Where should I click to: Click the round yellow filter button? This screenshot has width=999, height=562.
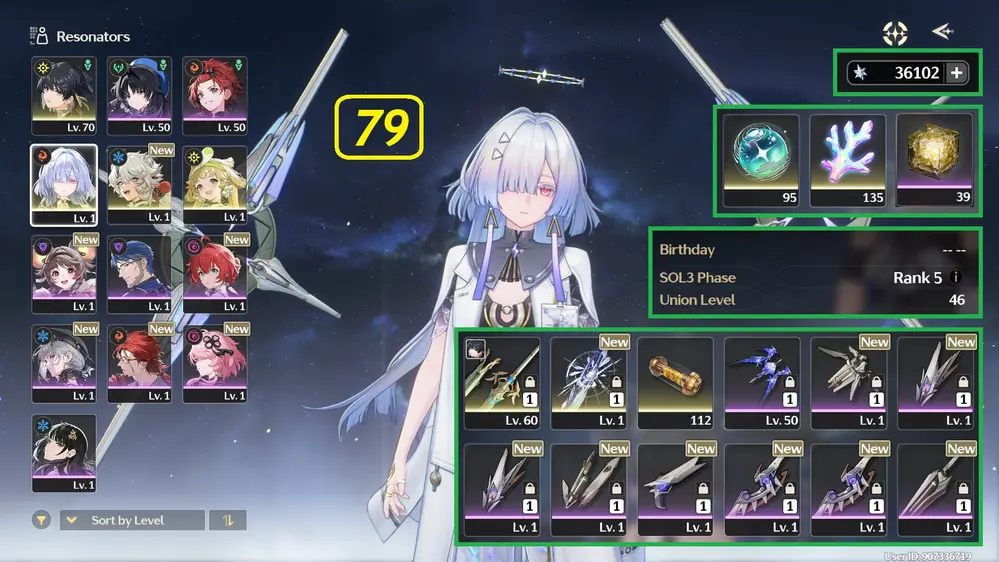42,520
